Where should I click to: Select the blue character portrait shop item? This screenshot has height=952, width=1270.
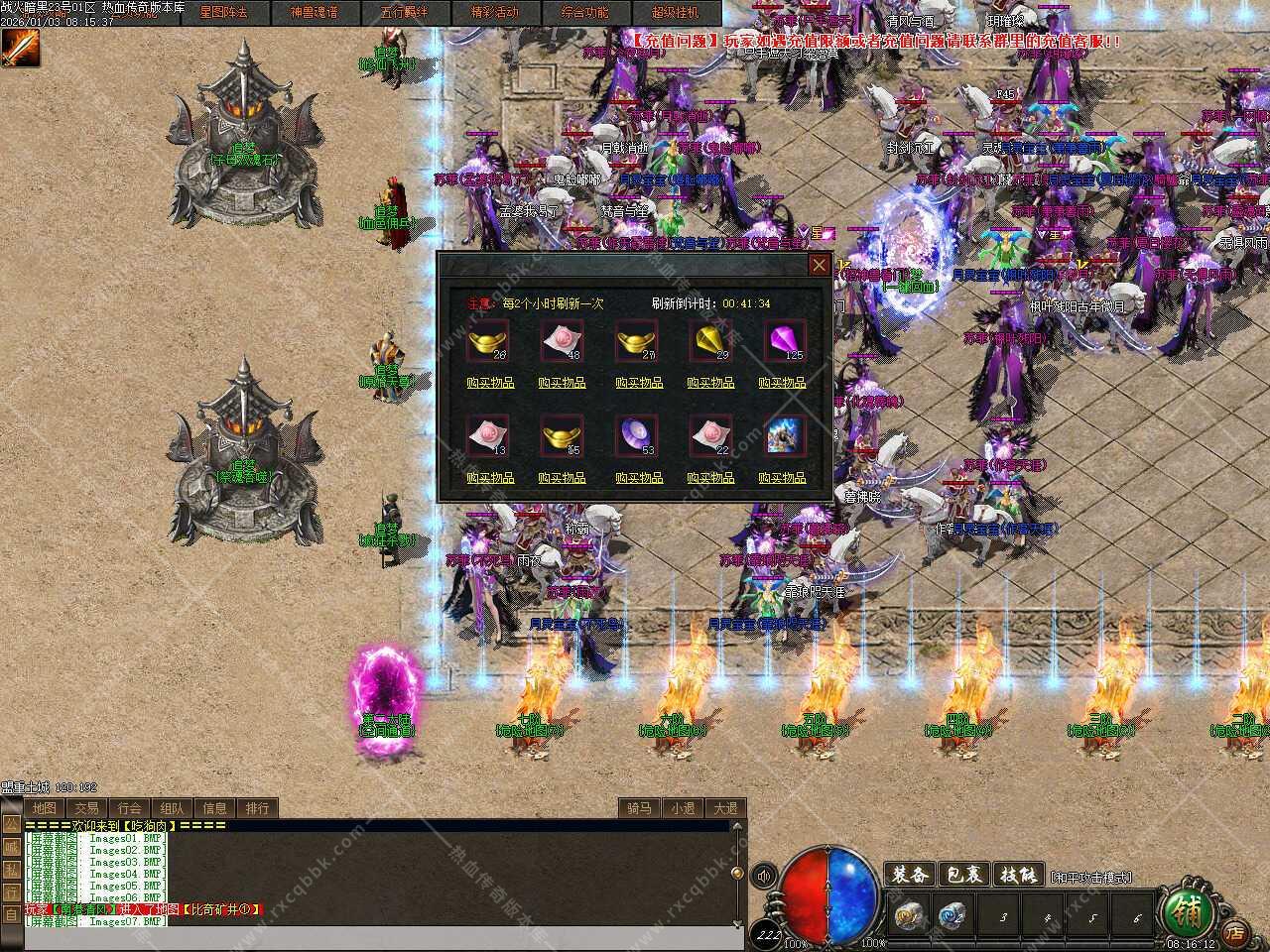(x=785, y=436)
